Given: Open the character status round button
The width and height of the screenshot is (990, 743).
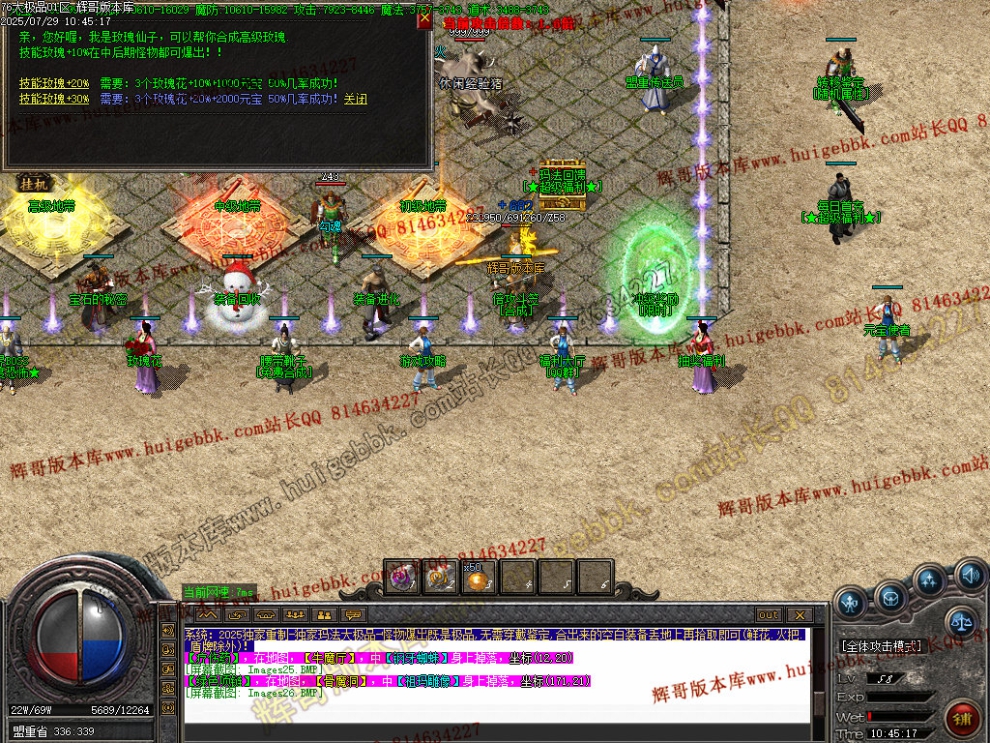Looking at the screenshot, I should point(851,602).
